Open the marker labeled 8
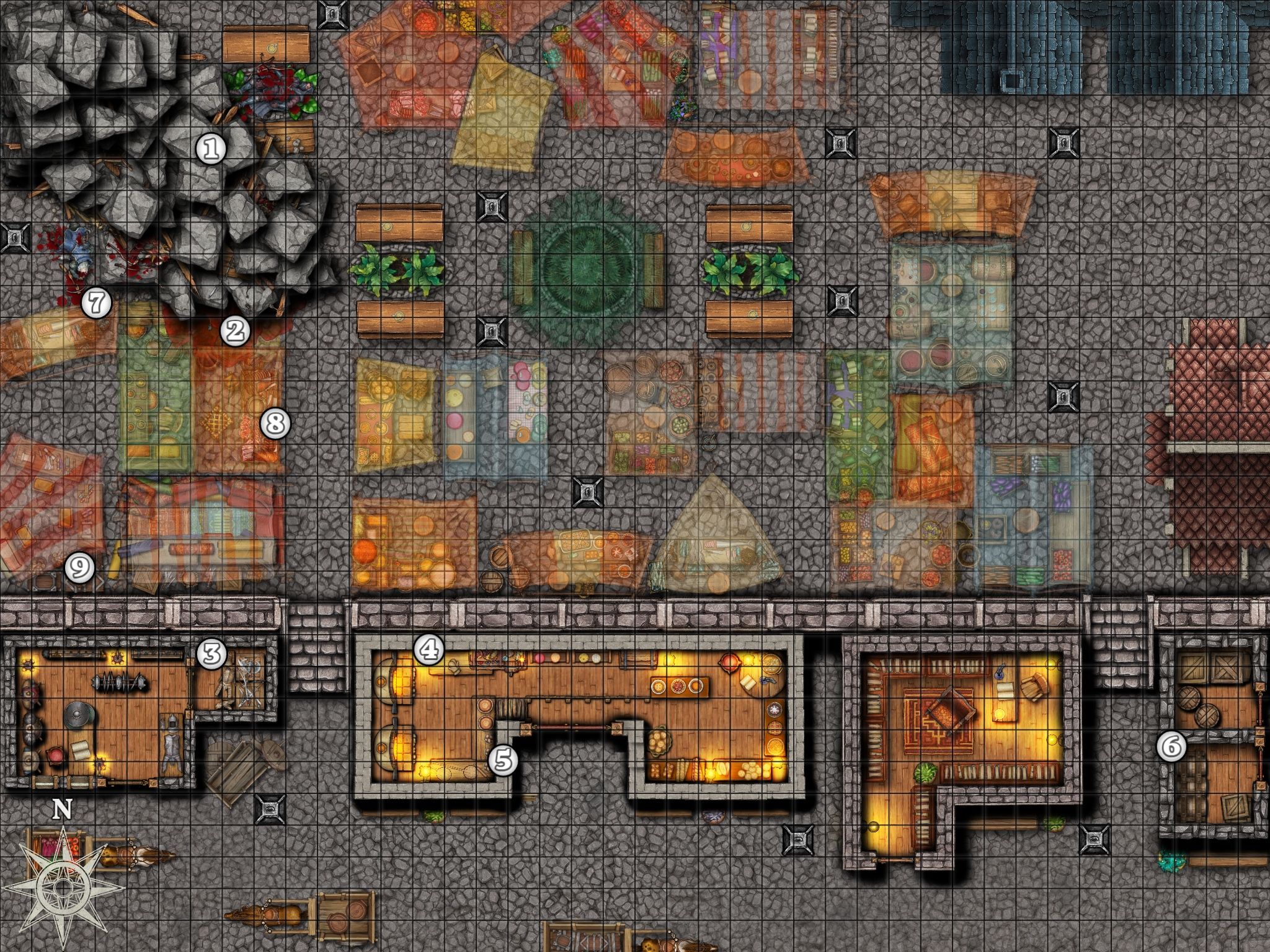The width and height of the screenshot is (1270, 952). (x=275, y=425)
